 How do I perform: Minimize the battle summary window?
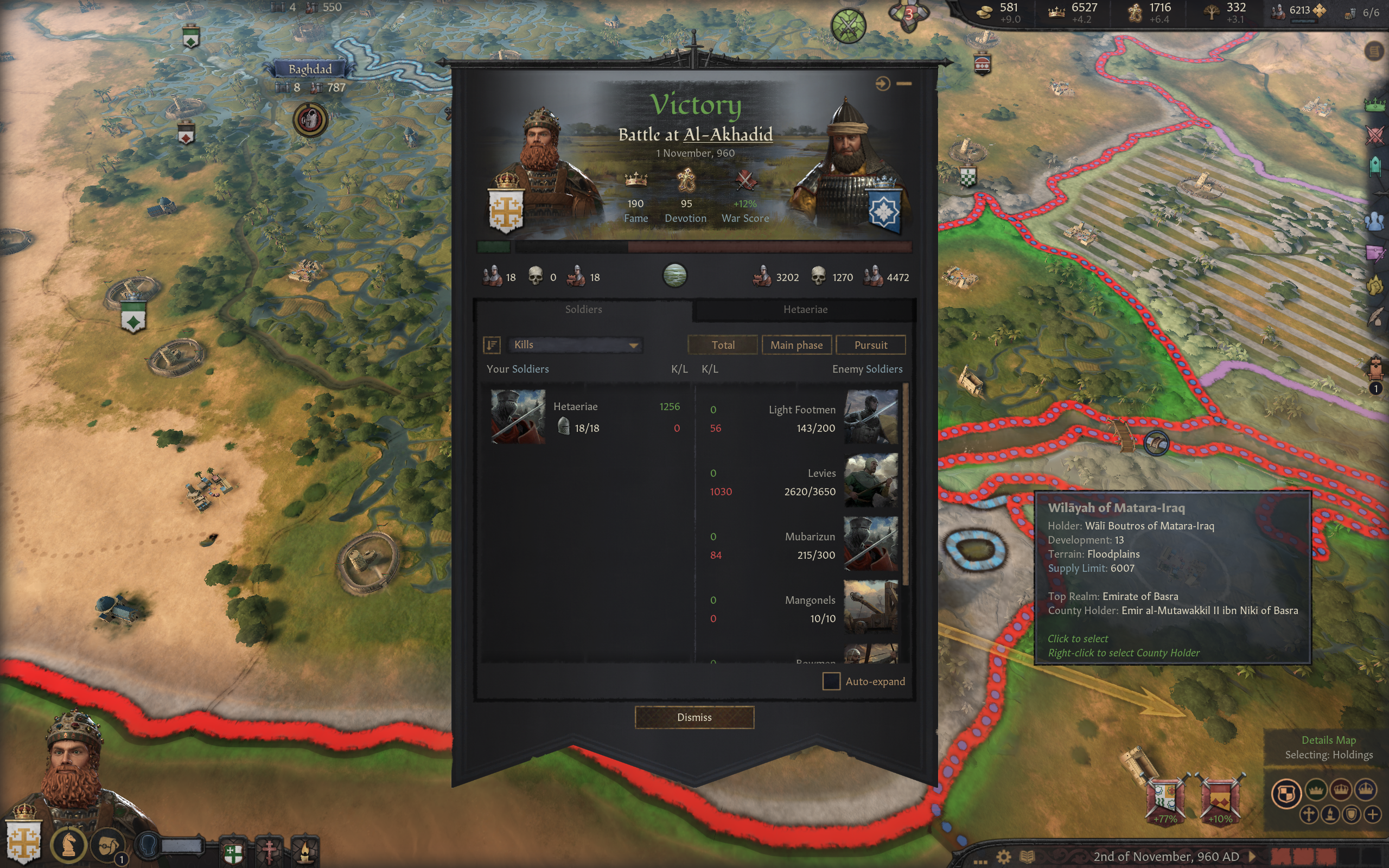(x=904, y=84)
